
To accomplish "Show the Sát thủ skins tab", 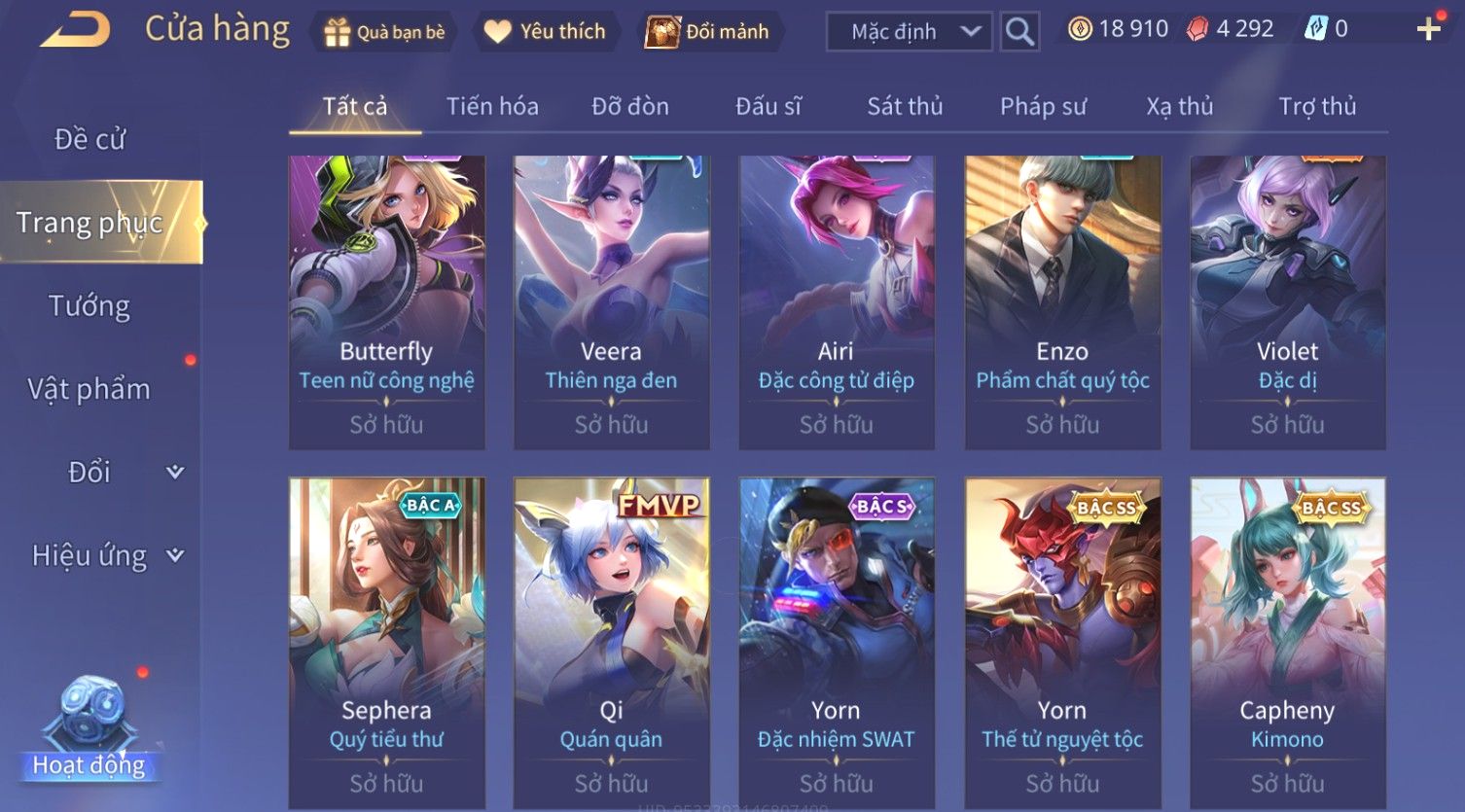I will [905, 106].
